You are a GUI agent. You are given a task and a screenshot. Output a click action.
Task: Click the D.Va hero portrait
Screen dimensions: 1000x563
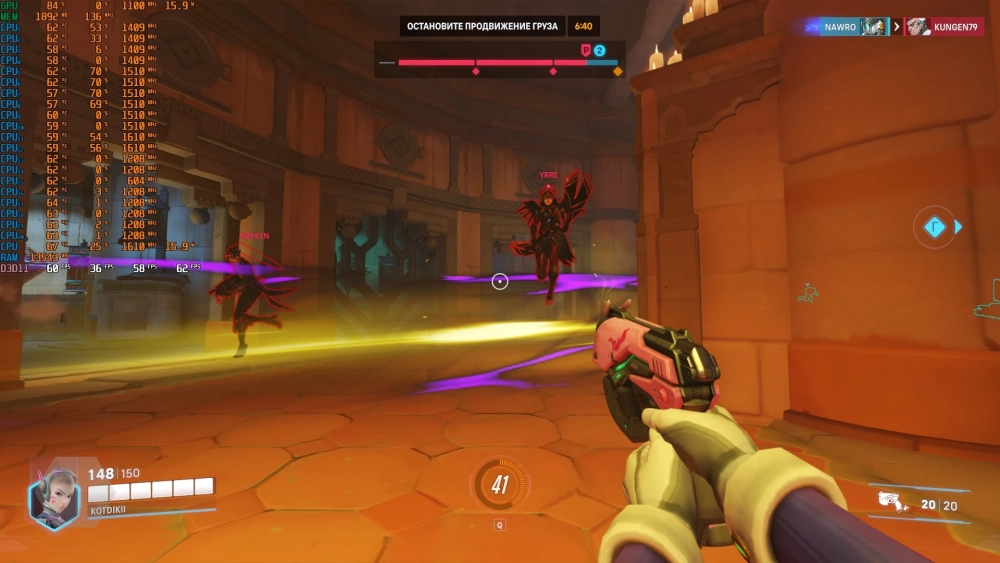[54, 497]
